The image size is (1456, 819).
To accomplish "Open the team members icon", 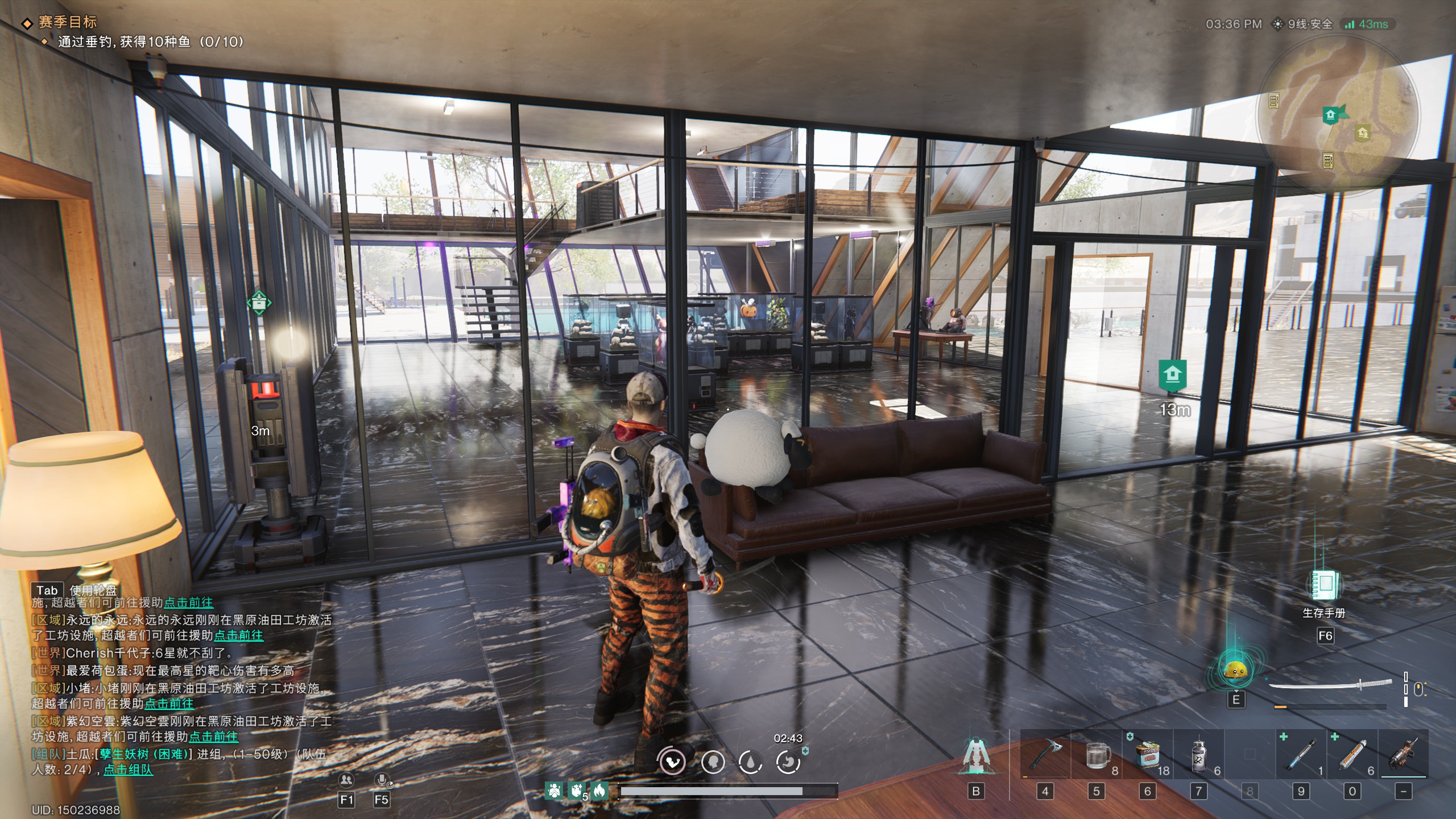I will [346, 780].
